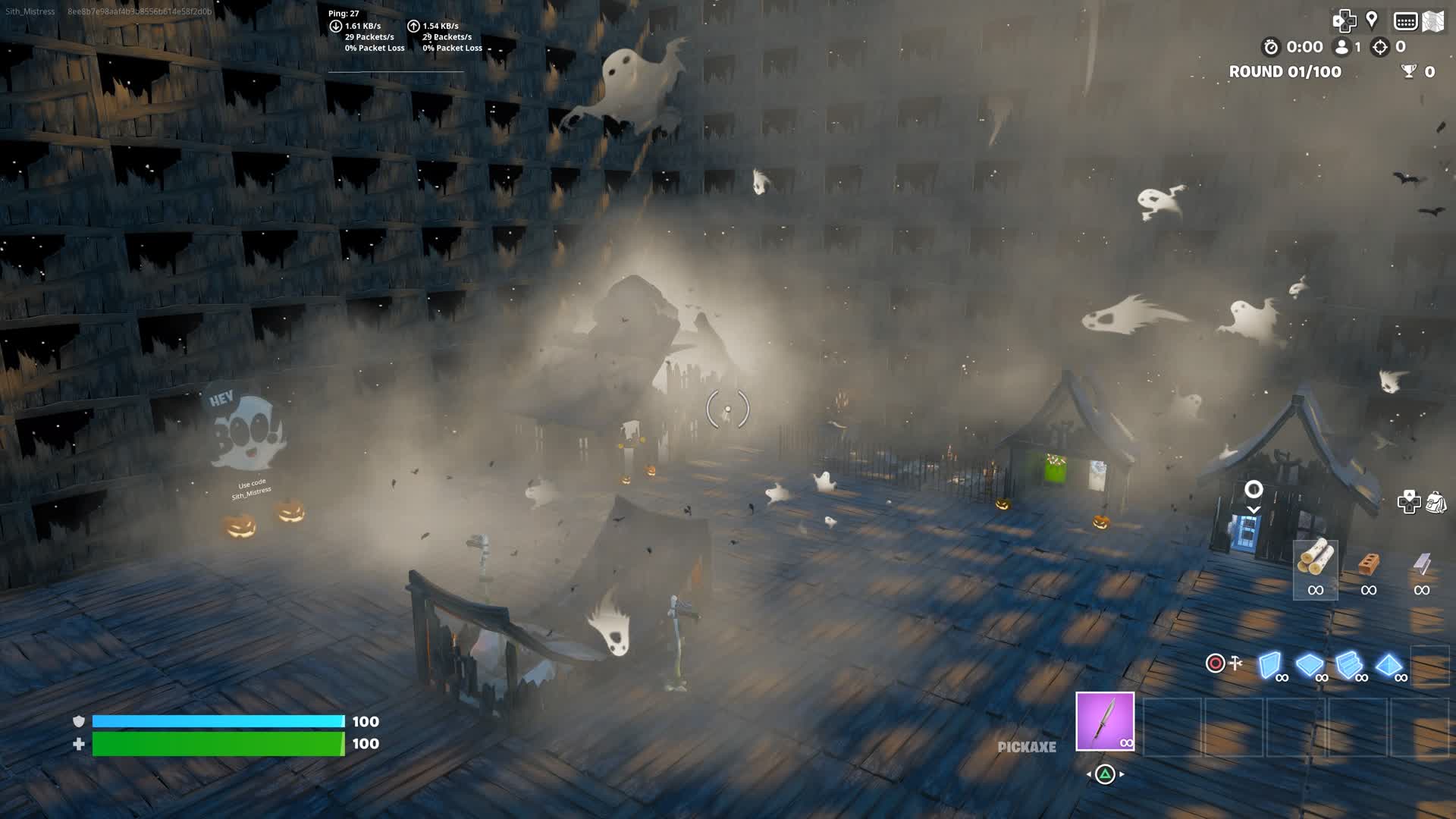Image resolution: width=1456 pixels, height=819 pixels.
Task: Click the green health bar showing 100
Action: [218, 745]
